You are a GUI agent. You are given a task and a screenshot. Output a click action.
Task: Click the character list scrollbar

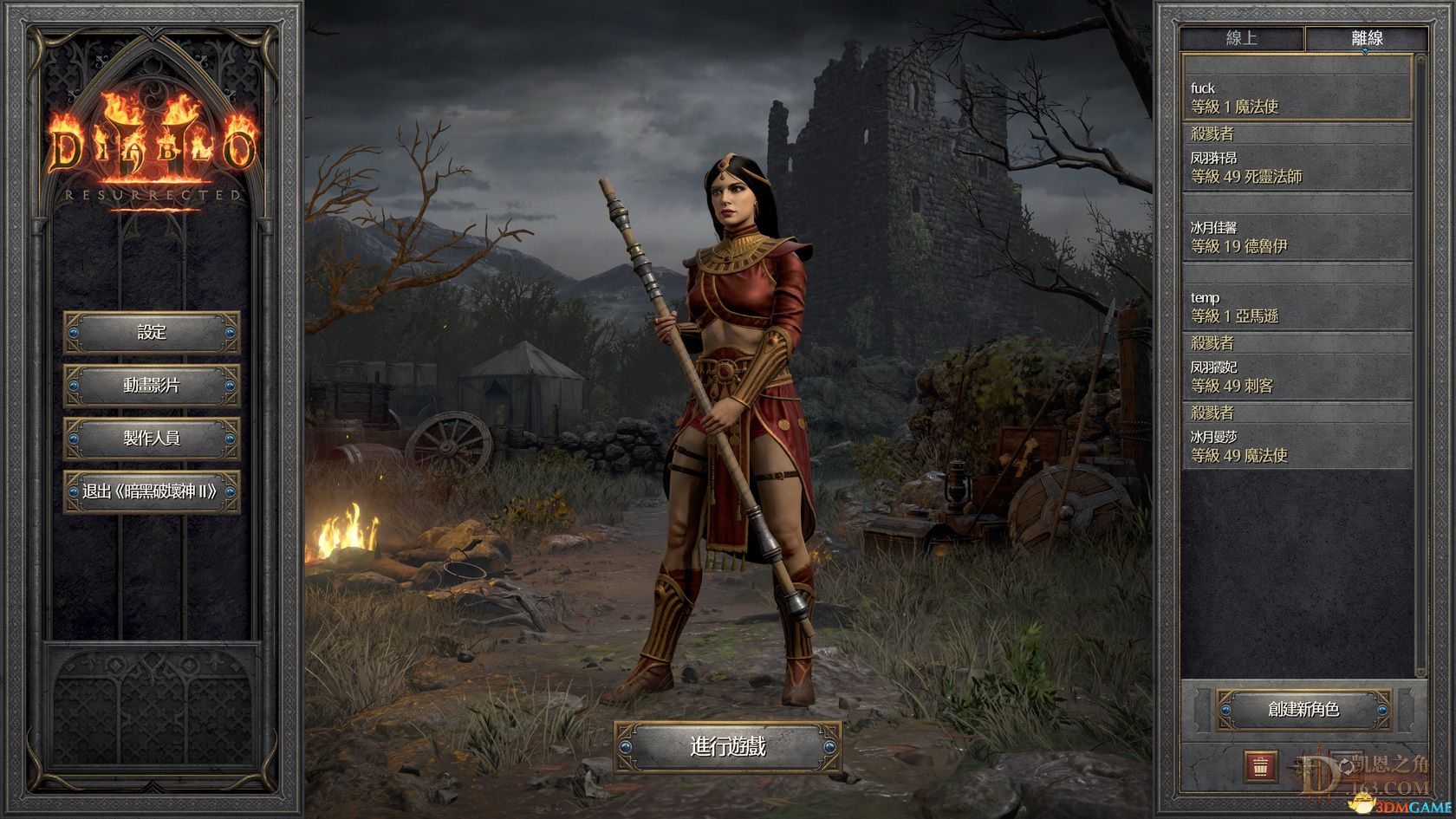(1420, 364)
